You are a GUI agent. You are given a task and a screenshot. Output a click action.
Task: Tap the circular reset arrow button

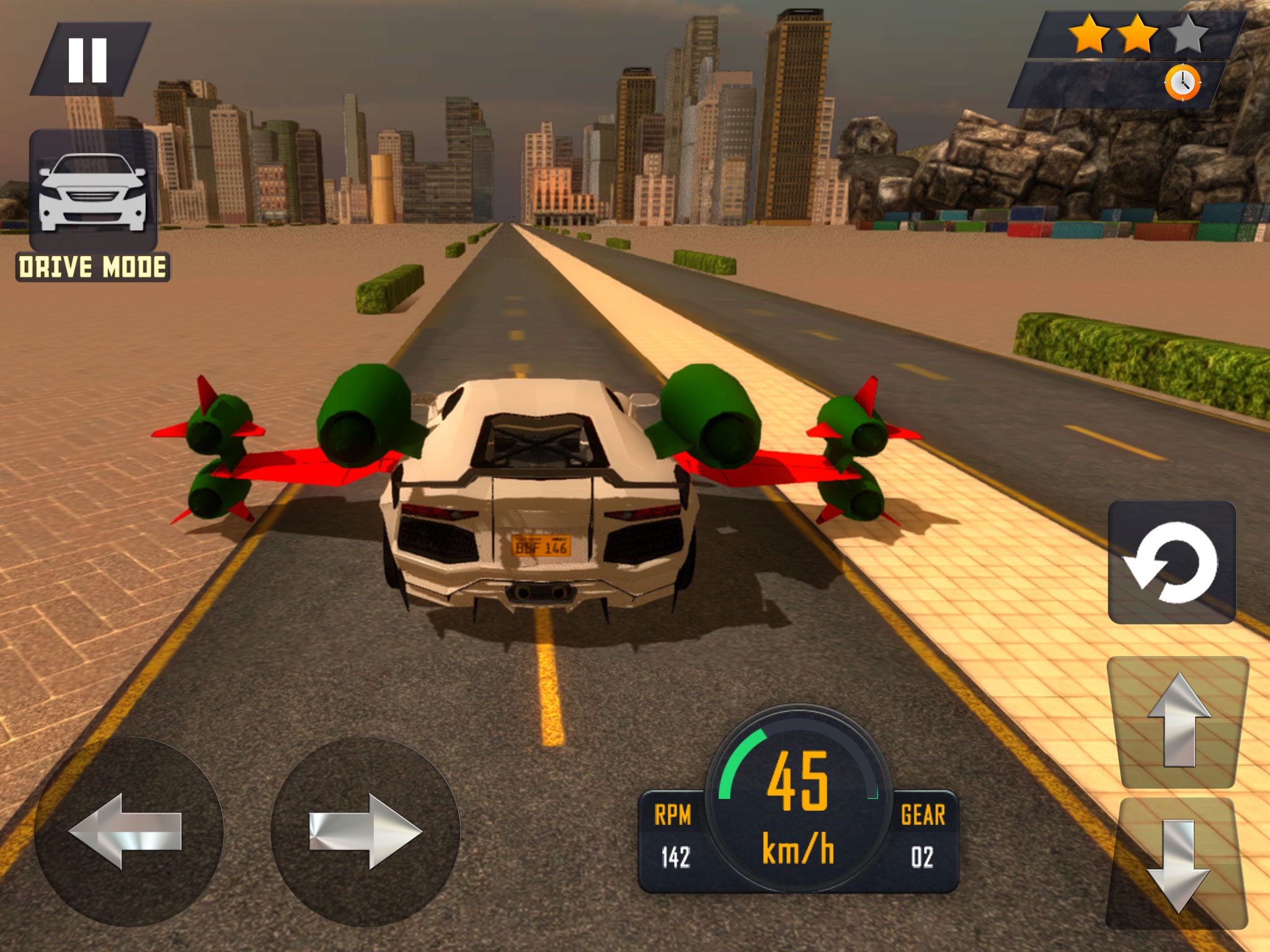click(1171, 562)
